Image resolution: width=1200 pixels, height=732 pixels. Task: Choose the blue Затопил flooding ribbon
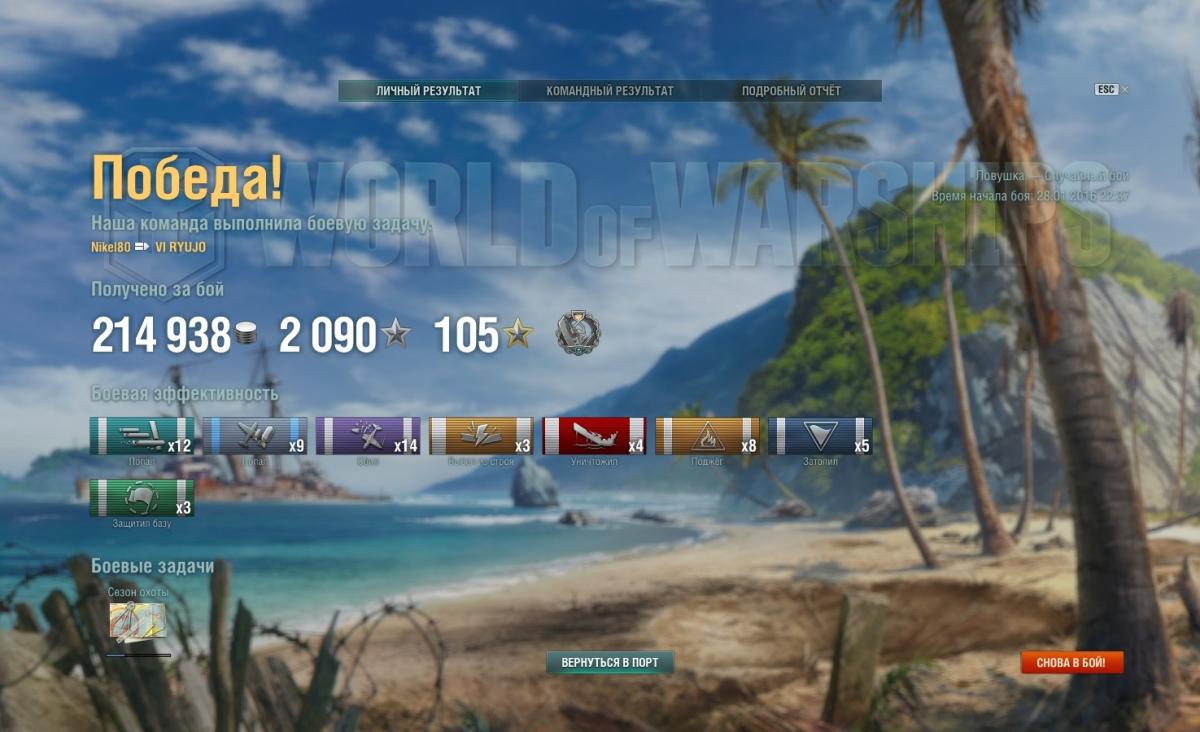pyautogui.click(x=820, y=437)
